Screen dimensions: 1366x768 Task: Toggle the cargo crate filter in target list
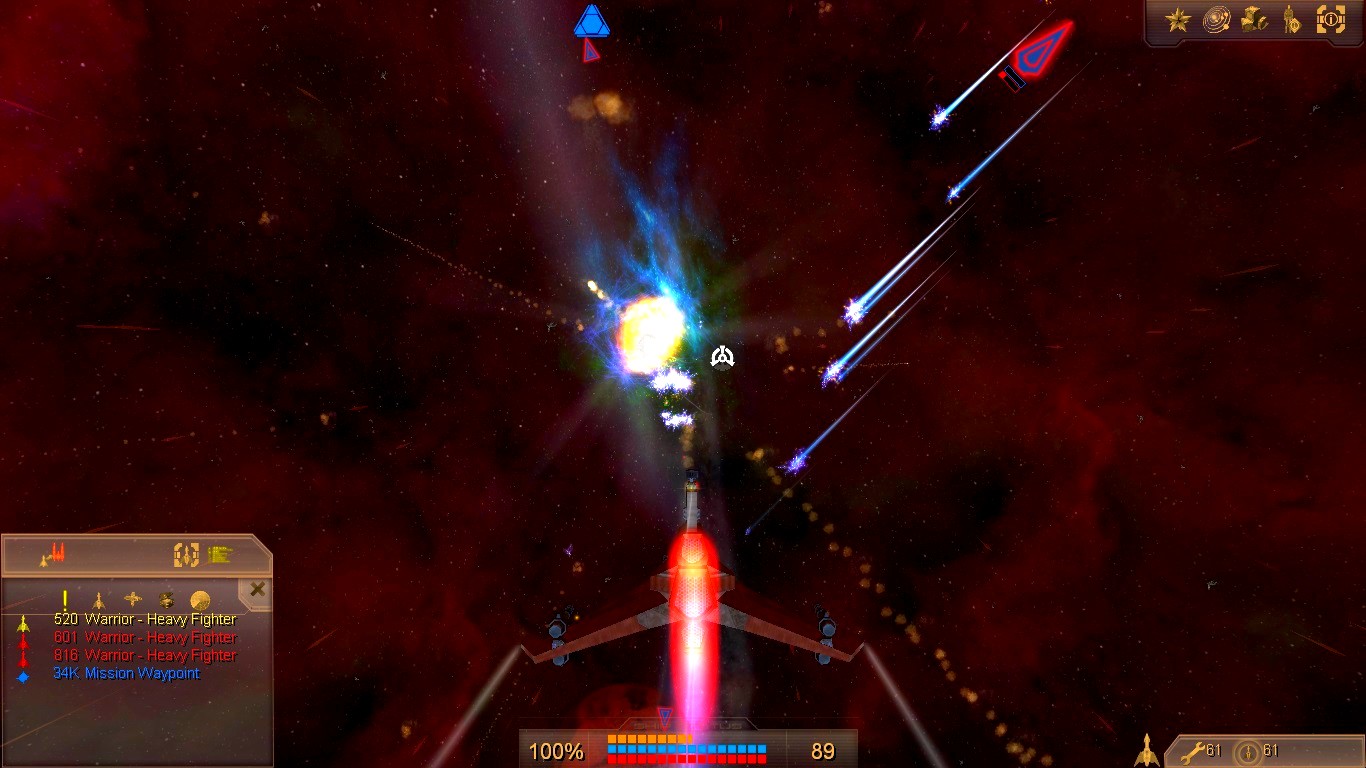tap(166, 600)
